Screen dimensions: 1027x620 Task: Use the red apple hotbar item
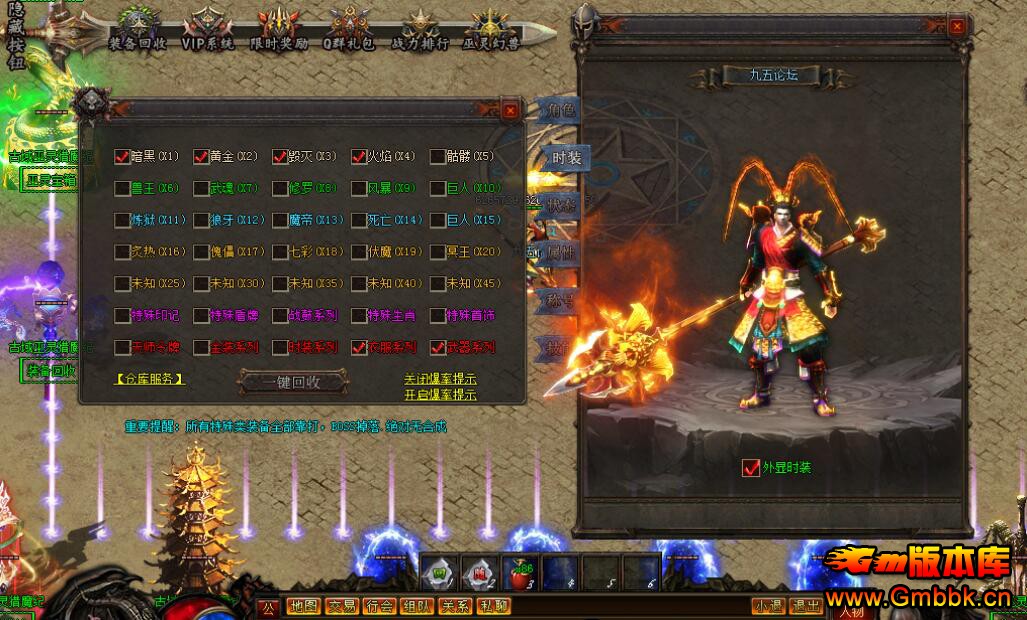click(x=519, y=573)
